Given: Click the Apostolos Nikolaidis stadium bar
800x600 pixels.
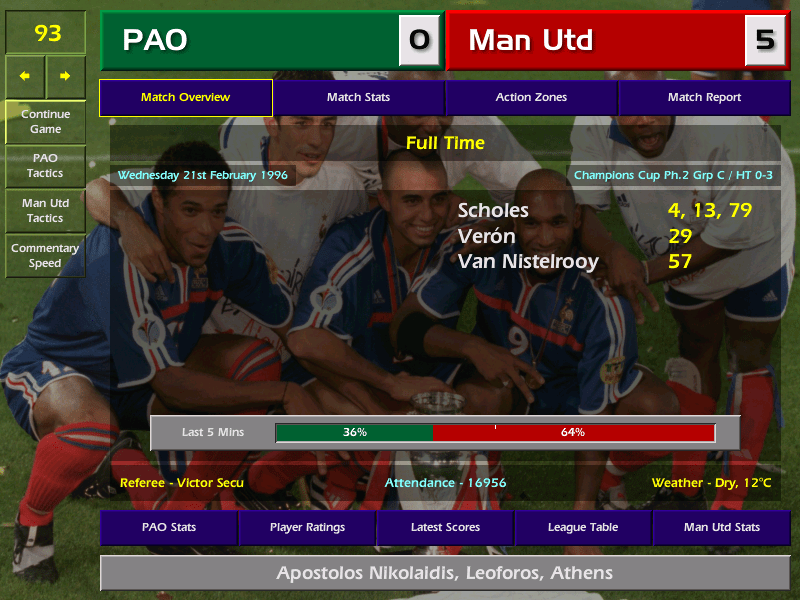Looking at the screenshot, I should [445, 573].
